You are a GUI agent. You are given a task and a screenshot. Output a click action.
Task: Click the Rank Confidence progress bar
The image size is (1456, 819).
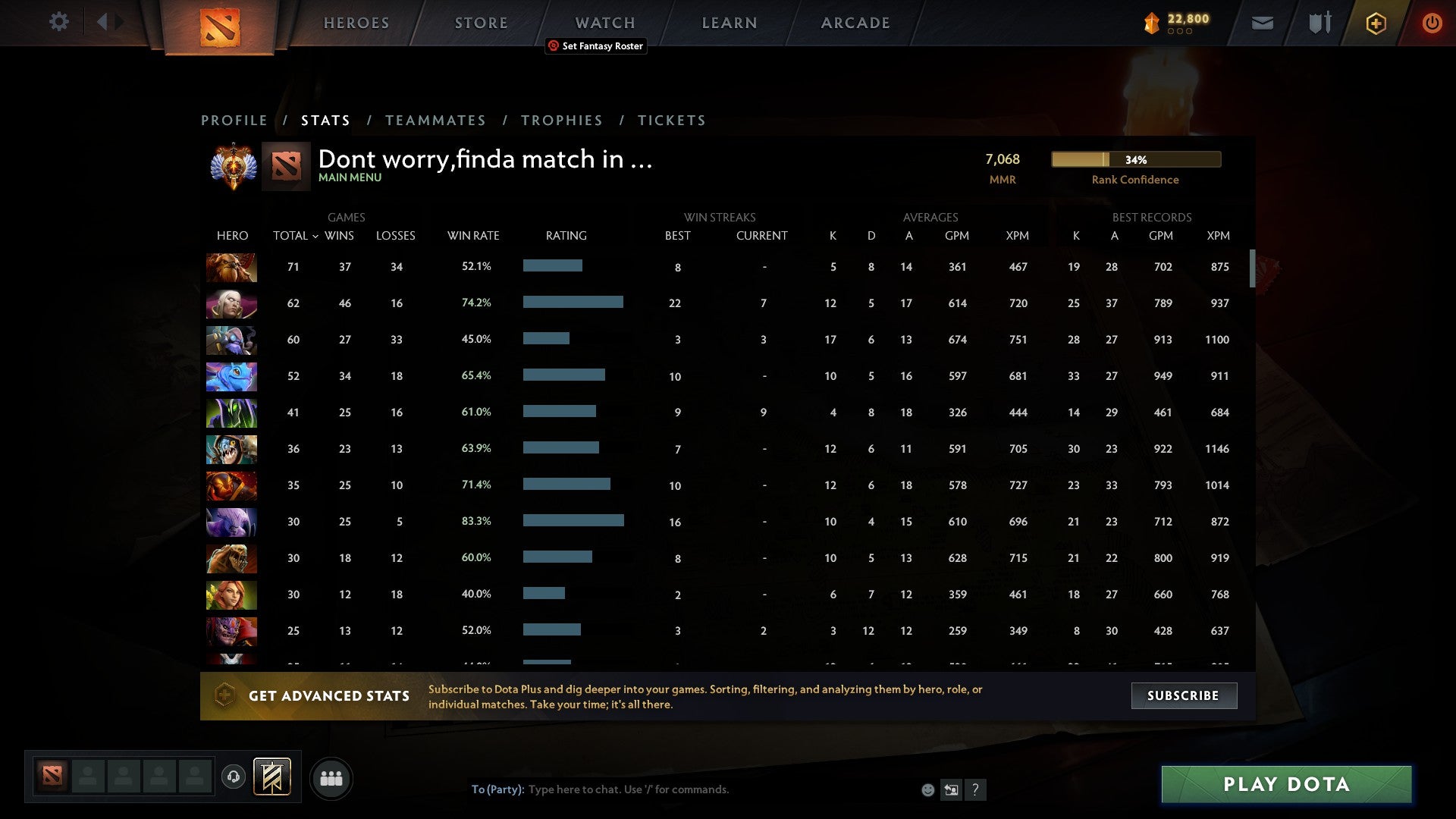[1135, 160]
